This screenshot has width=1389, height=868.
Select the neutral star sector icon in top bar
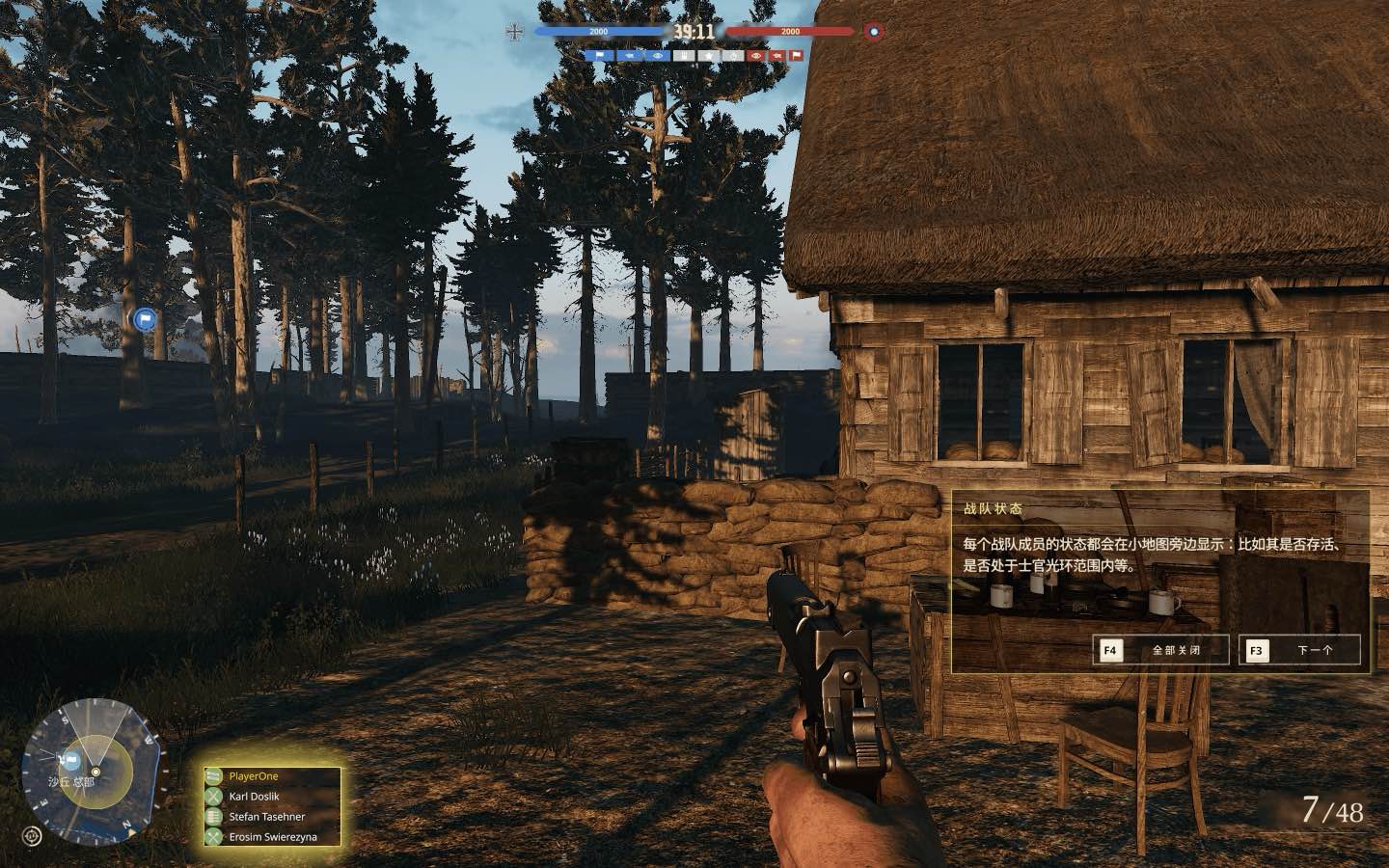(x=709, y=56)
